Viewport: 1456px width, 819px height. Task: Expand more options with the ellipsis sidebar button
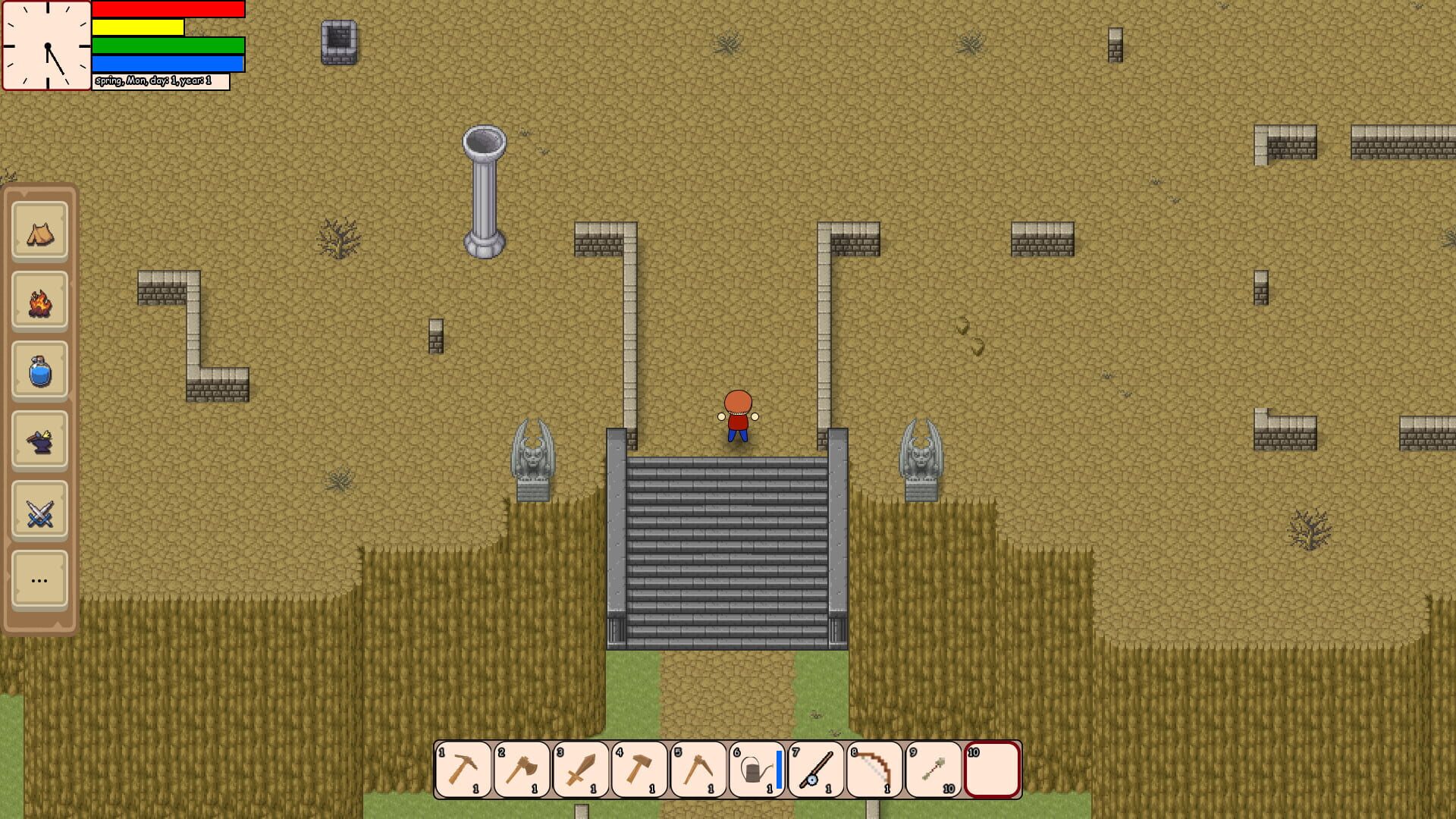(x=39, y=580)
